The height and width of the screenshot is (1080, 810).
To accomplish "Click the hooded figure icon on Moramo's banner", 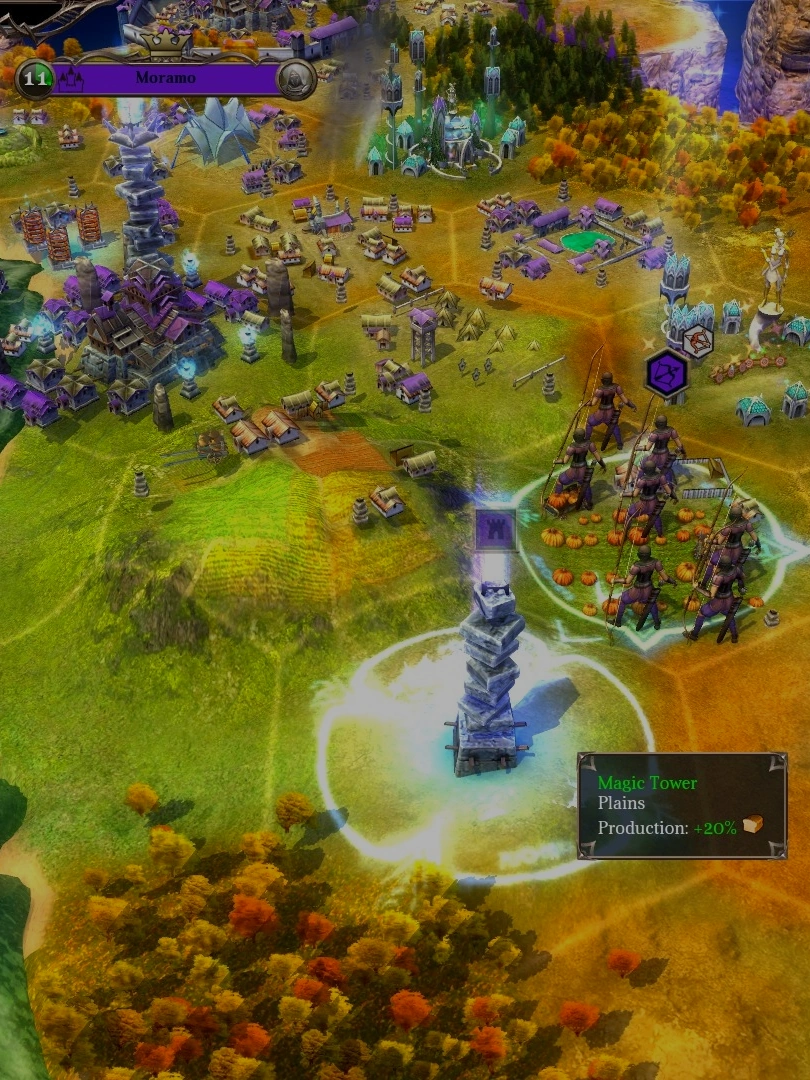I will 295,78.
